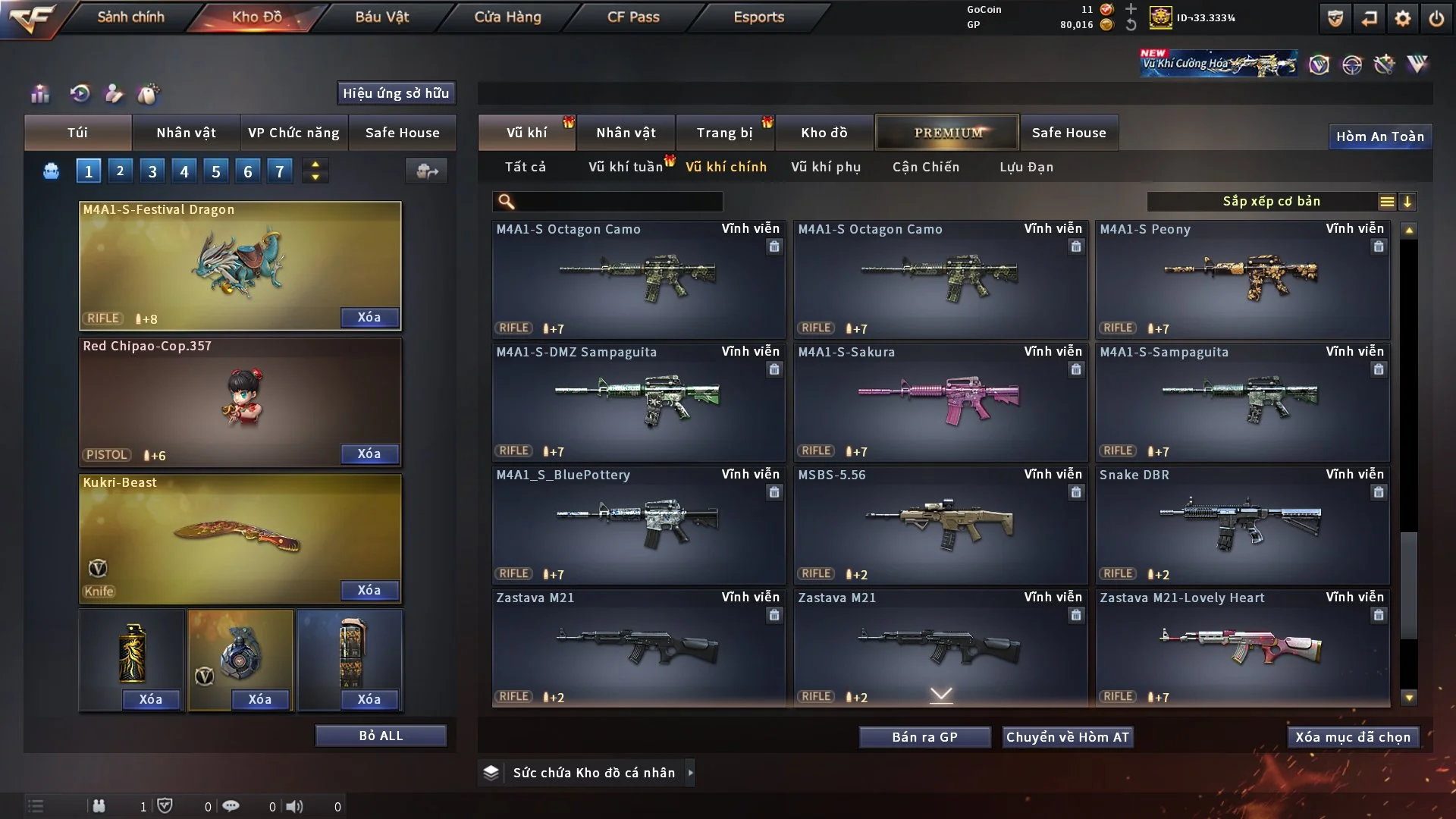Click Chuyển về Hòm AT button

[x=1068, y=737]
